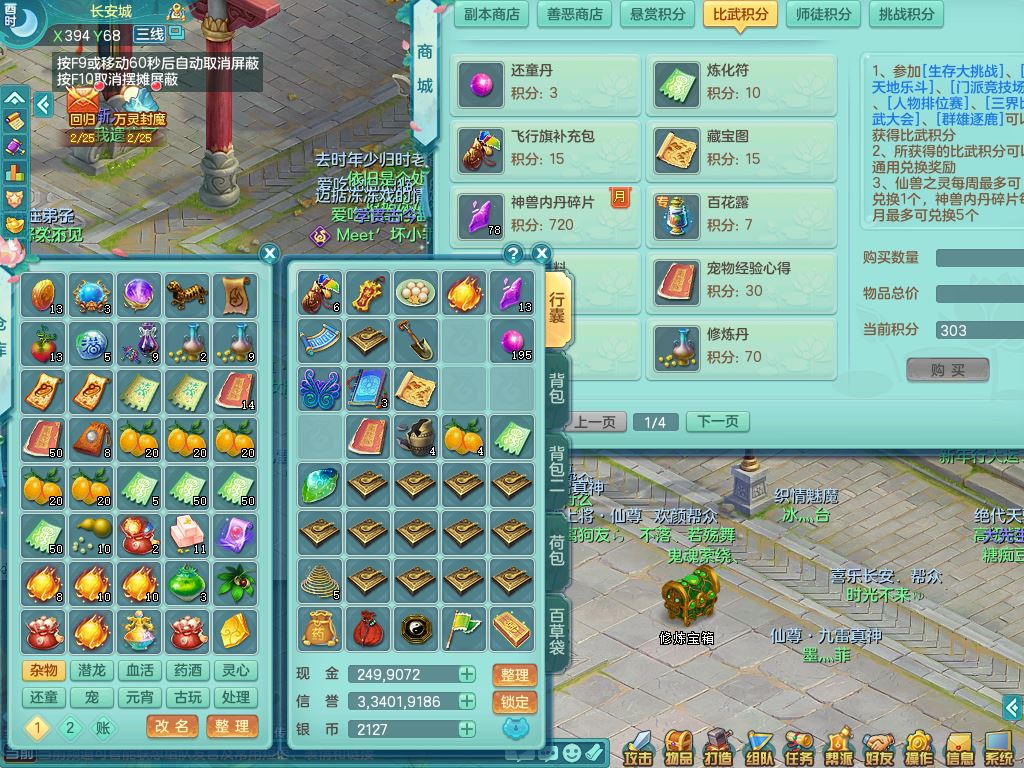This screenshot has height=768, width=1024.
Task: Go back with the 上一页 button
Action: 594,421
